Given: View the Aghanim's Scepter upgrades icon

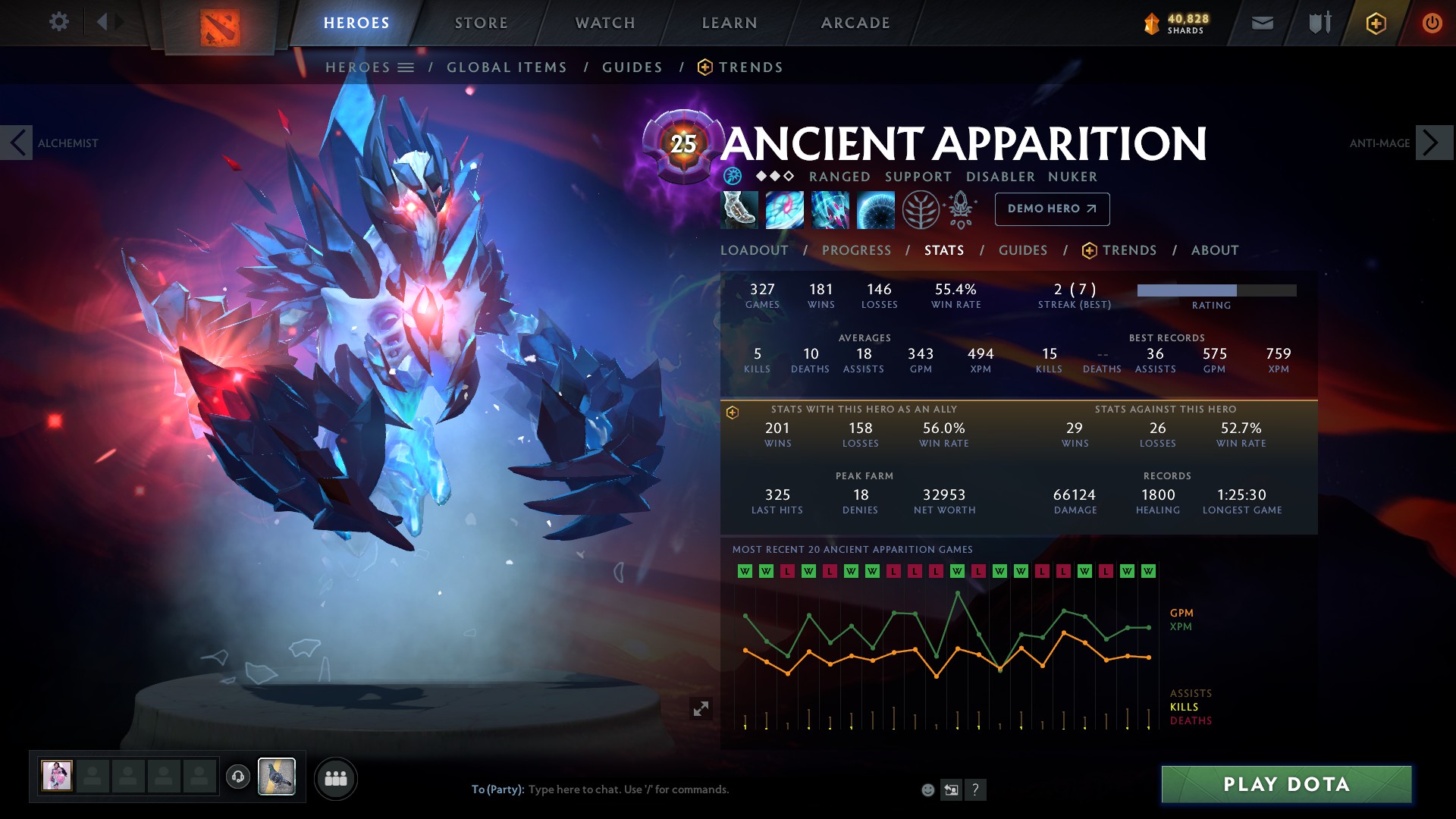Looking at the screenshot, I should (961, 210).
